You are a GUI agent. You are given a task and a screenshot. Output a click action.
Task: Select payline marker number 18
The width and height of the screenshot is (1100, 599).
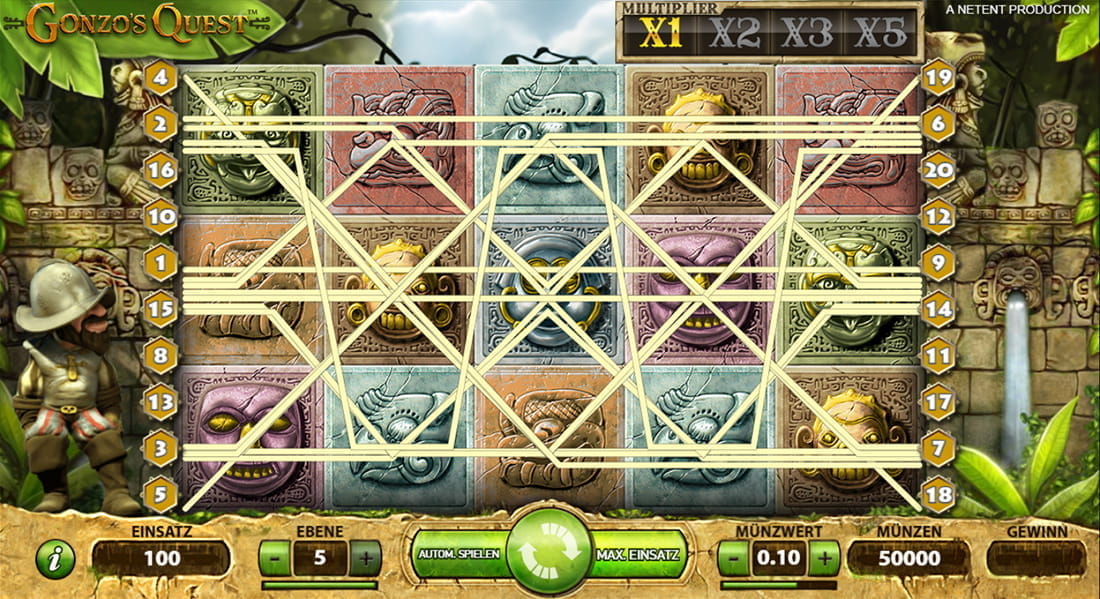click(x=938, y=494)
